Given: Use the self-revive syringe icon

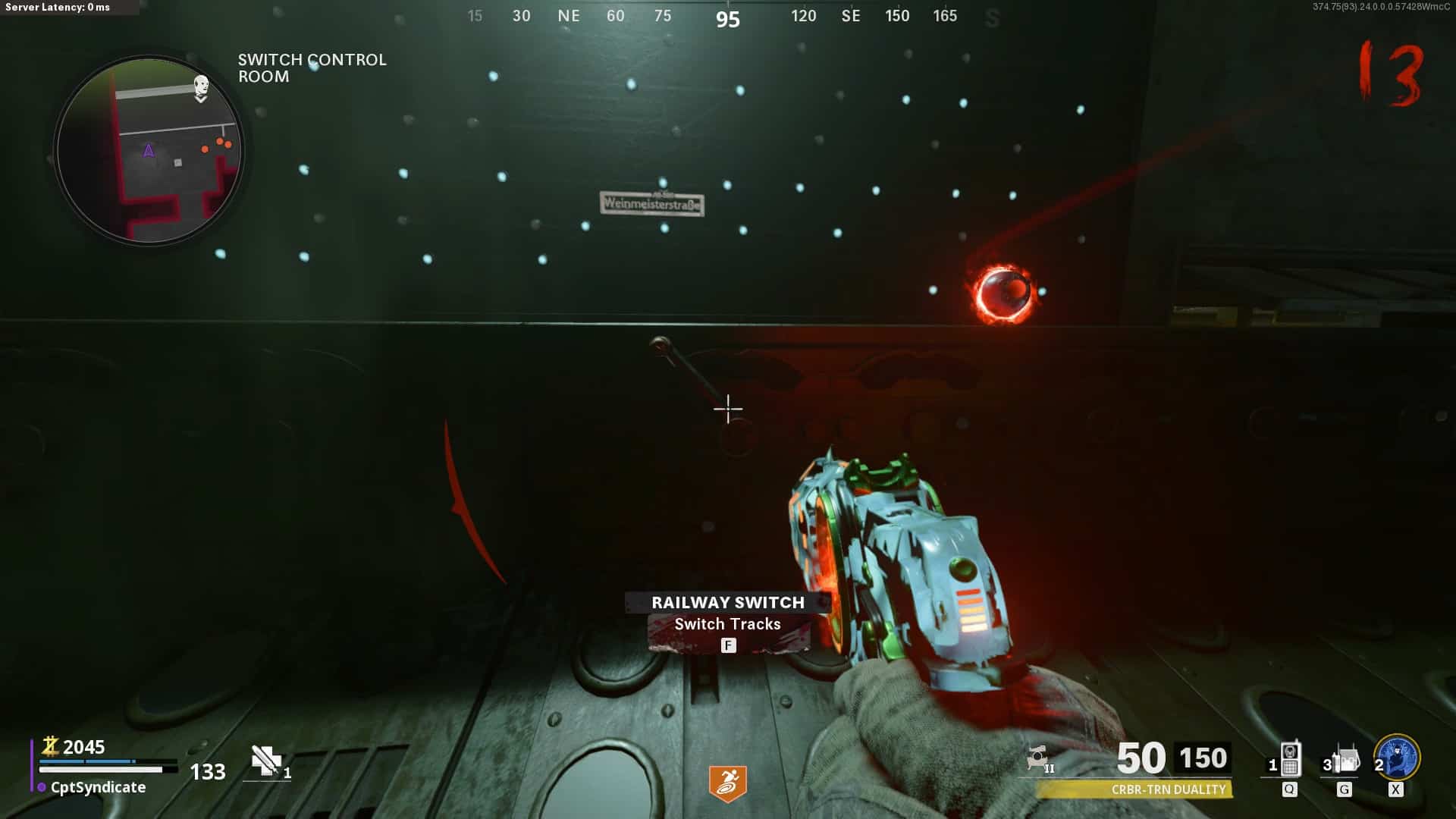Looking at the screenshot, I should click(x=266, y=761).
